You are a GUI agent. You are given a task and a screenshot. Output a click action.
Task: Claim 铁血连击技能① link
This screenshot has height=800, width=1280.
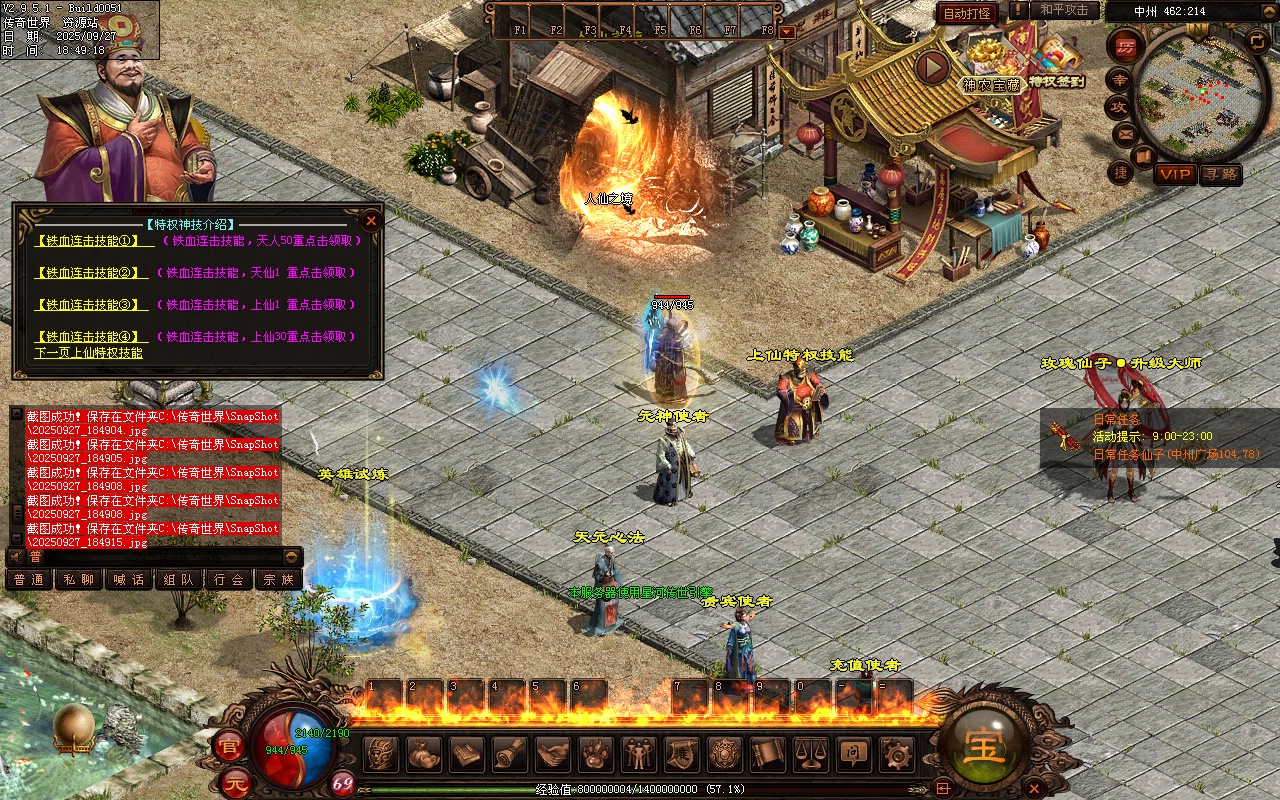coord(84,240)
